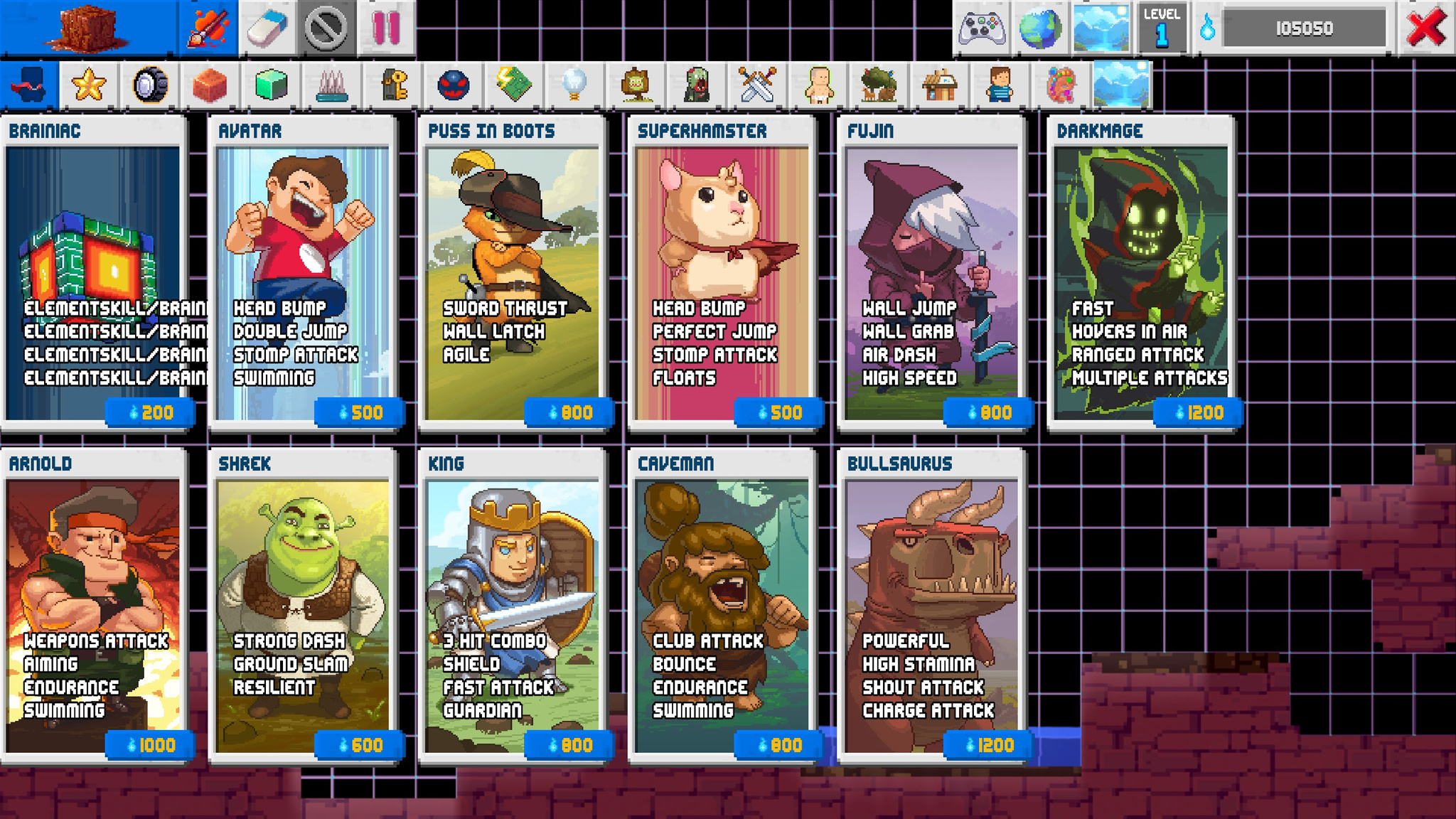Select the eraser tool
The height and width of the screenshot is (819, 1456).
269,28
